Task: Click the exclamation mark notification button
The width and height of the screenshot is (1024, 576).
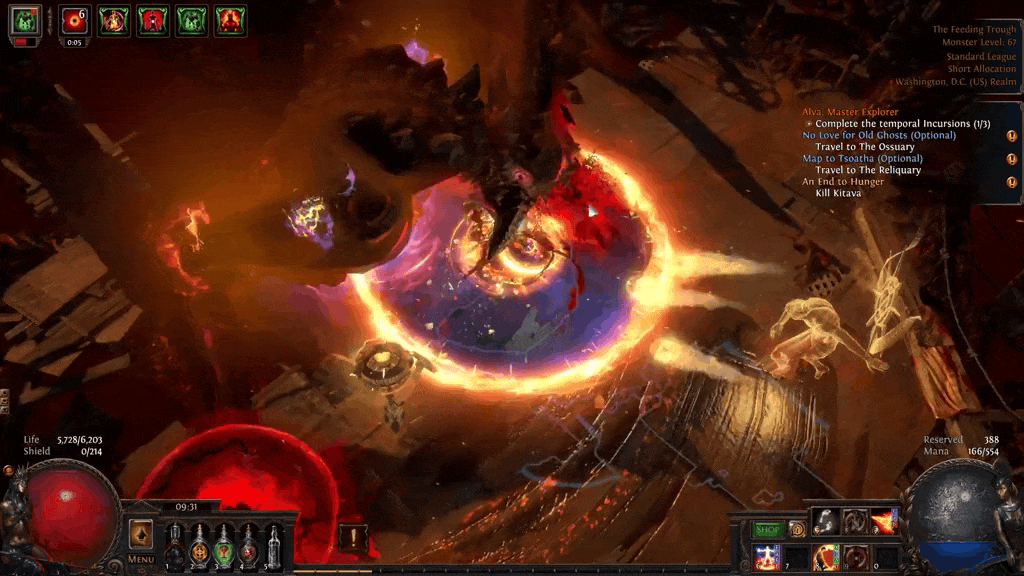Action: [352, 536]
